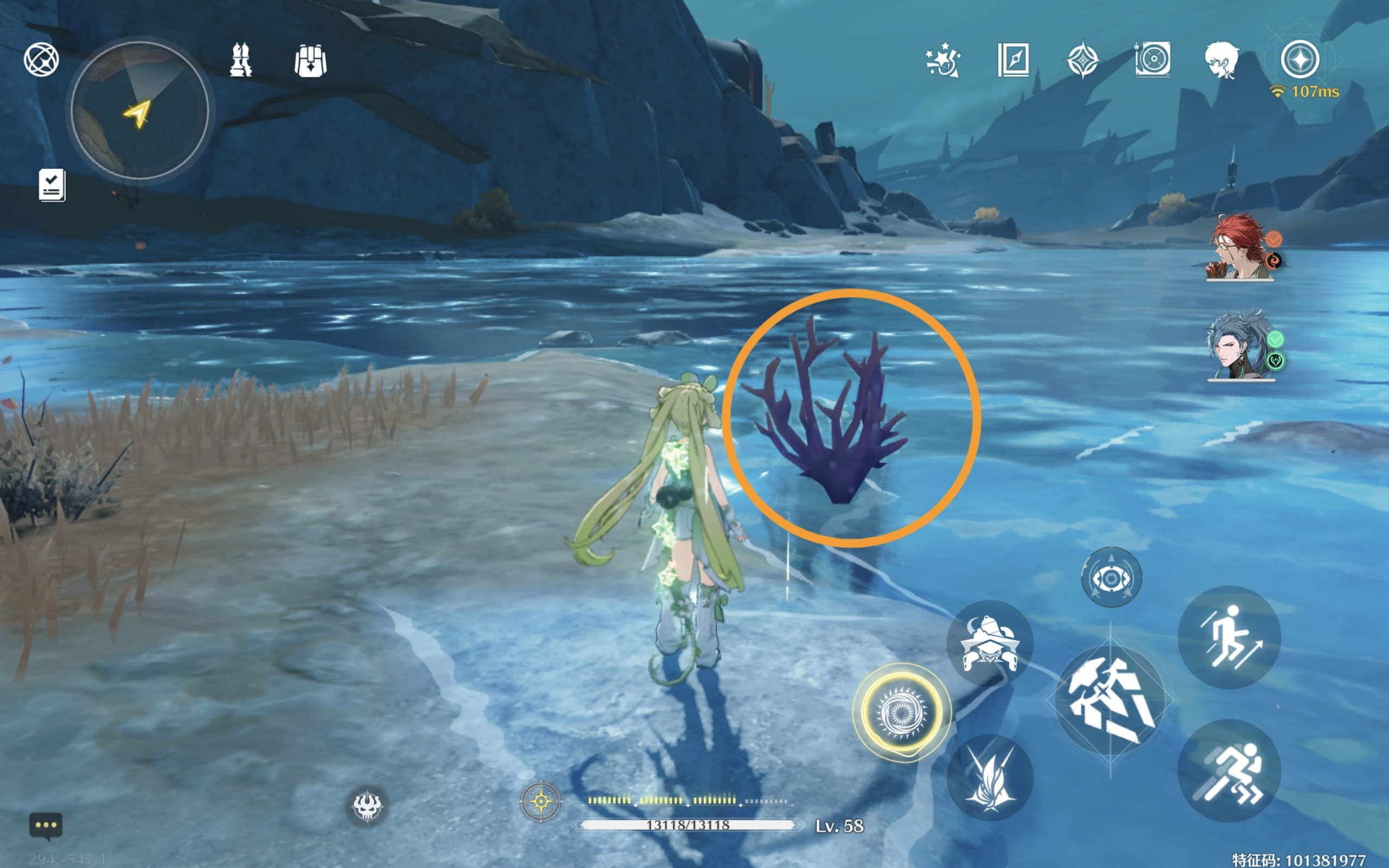Activate the winged blade skill button
This screenshot has width=1389, height=868.
click(x=990, y=778)
